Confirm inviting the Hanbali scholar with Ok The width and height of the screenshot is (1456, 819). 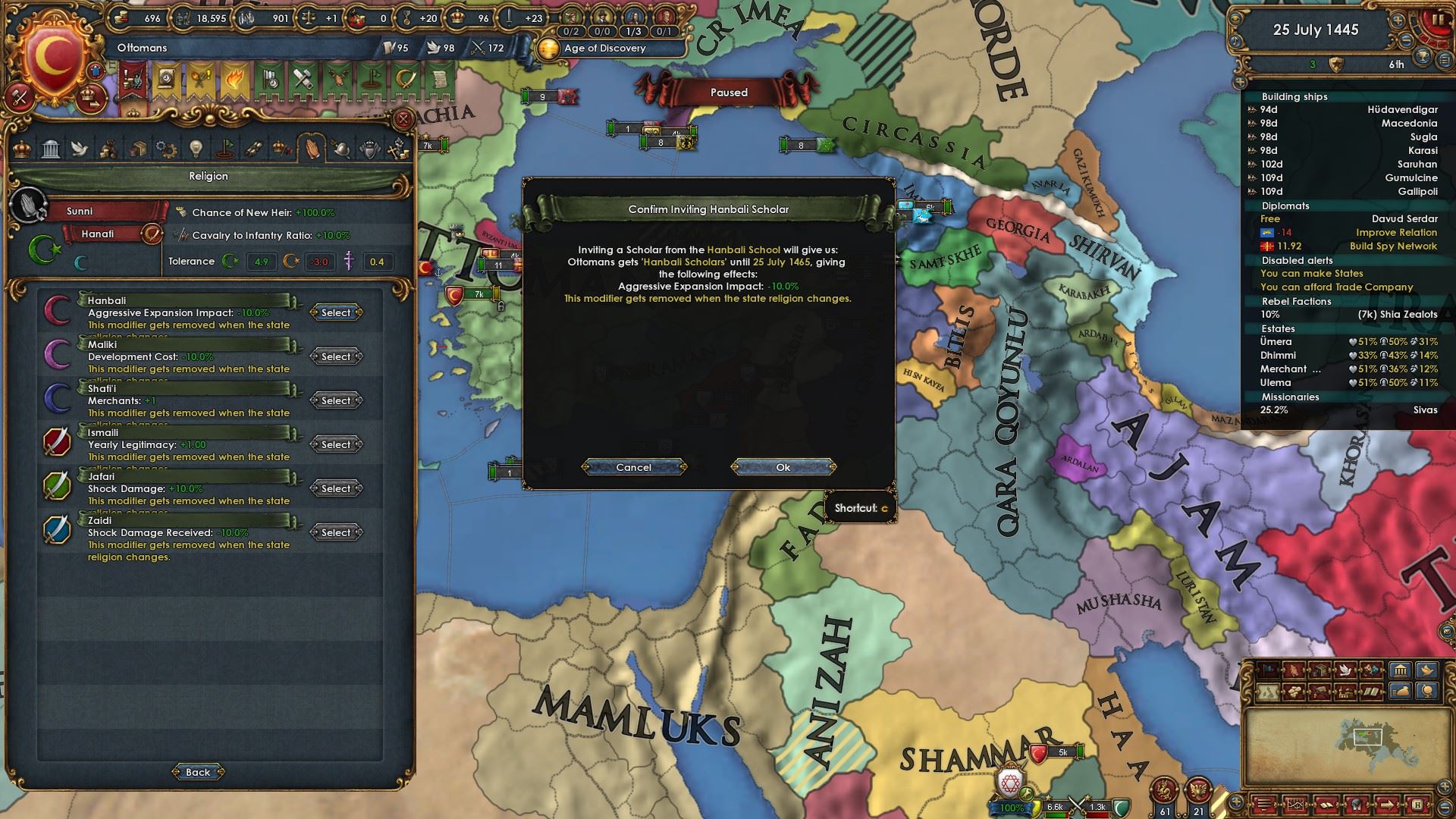(783, 467)
